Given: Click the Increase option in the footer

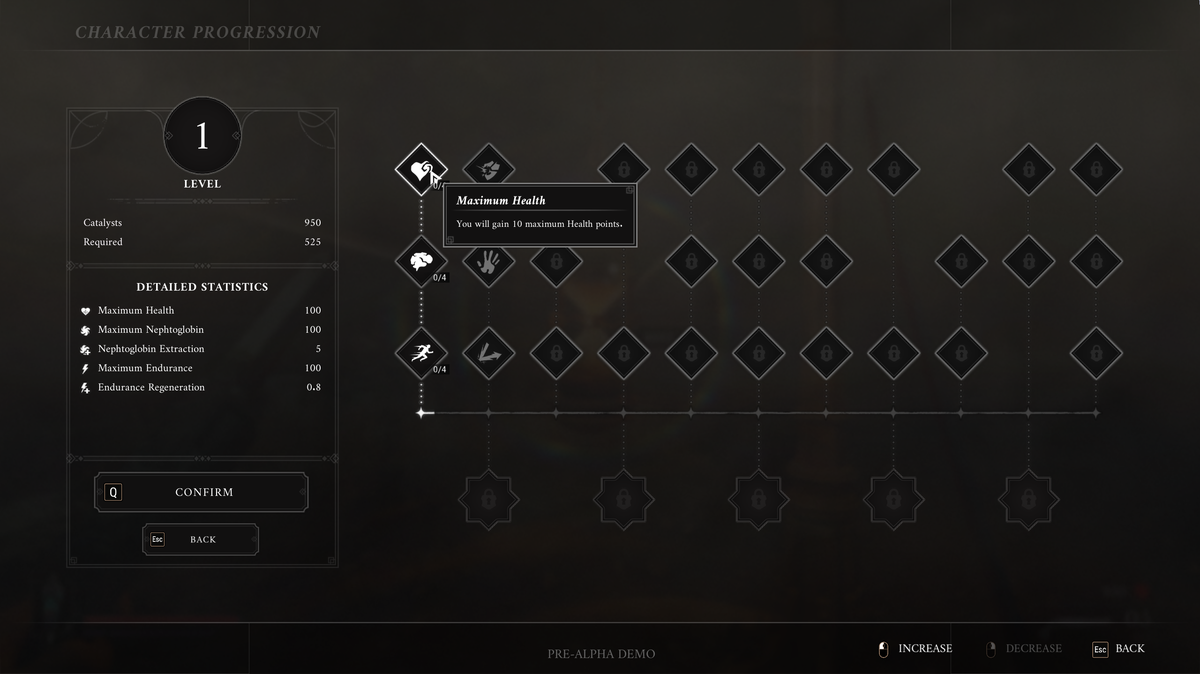Looking at the screenshot, I should coord(915,649).
